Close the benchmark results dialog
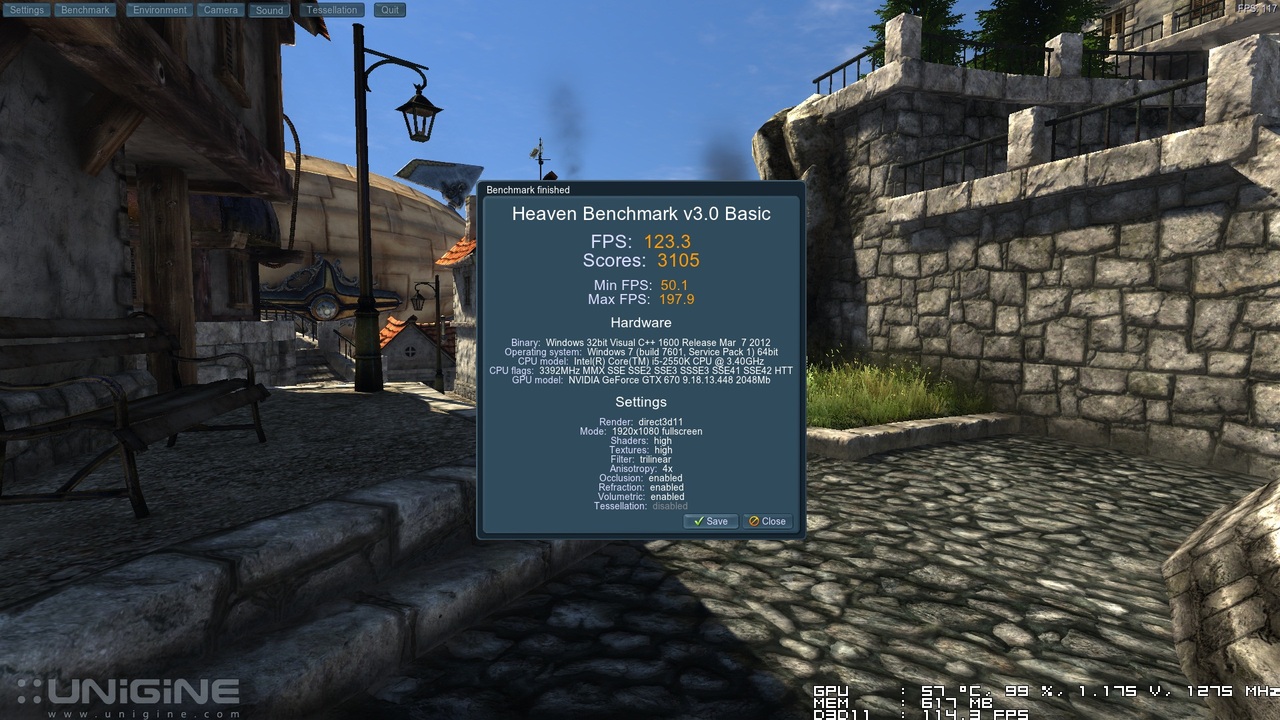Viewport: 1280px width, 720px height. click(x=768, y=521)
